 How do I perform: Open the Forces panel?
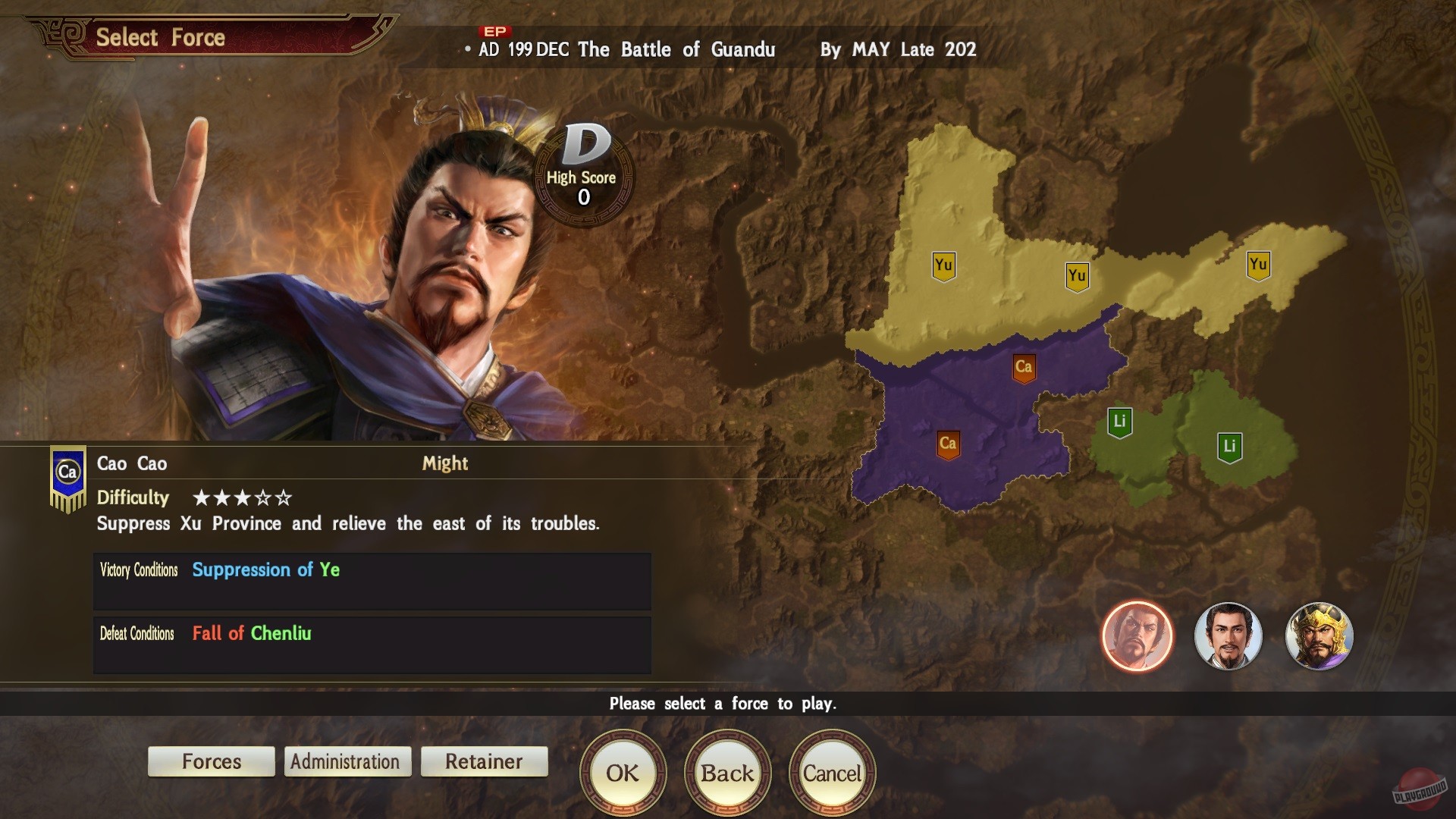click(211, 761)
